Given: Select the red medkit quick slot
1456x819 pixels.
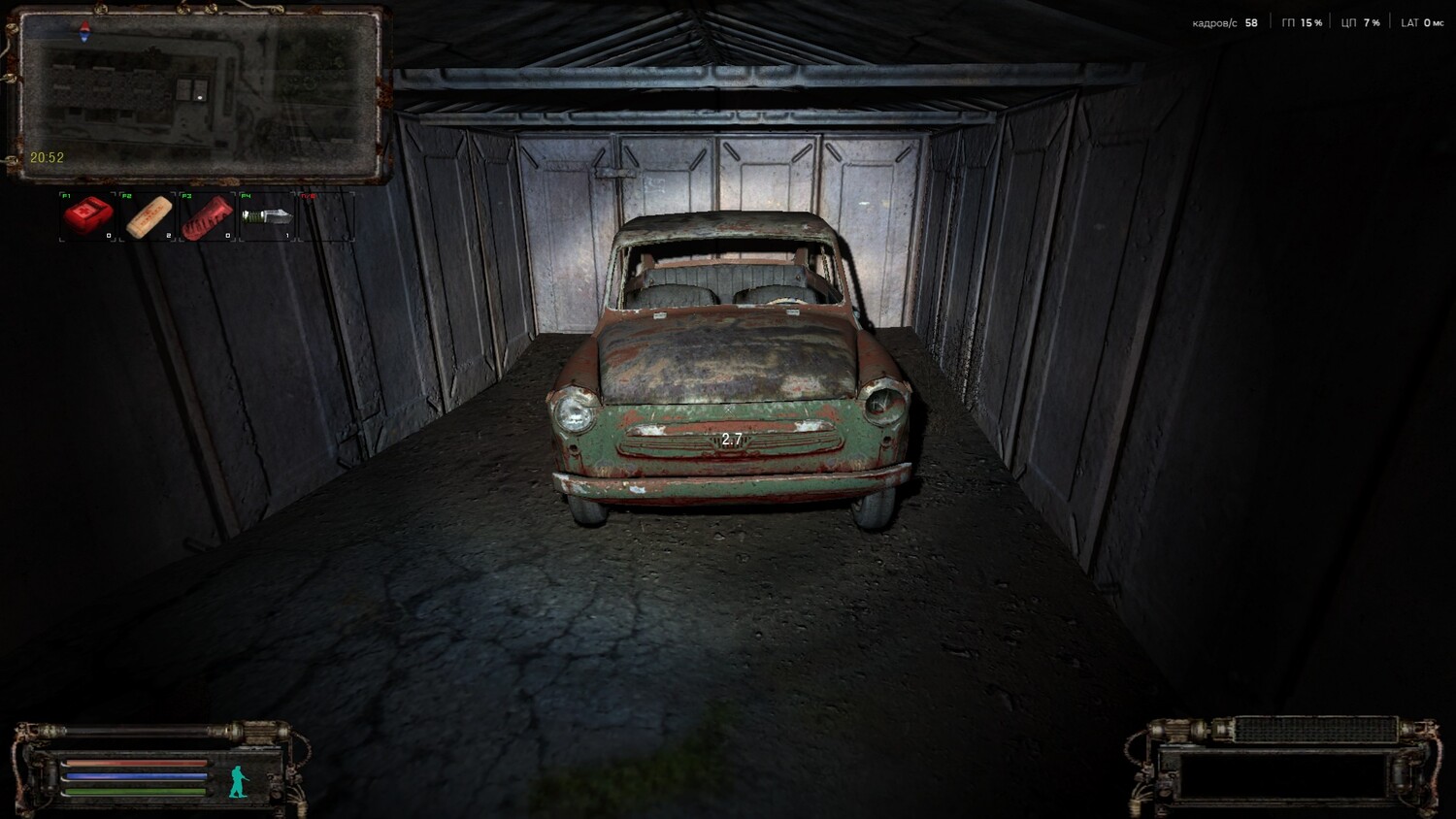Looking at the screenshot, I should point(88,215).
